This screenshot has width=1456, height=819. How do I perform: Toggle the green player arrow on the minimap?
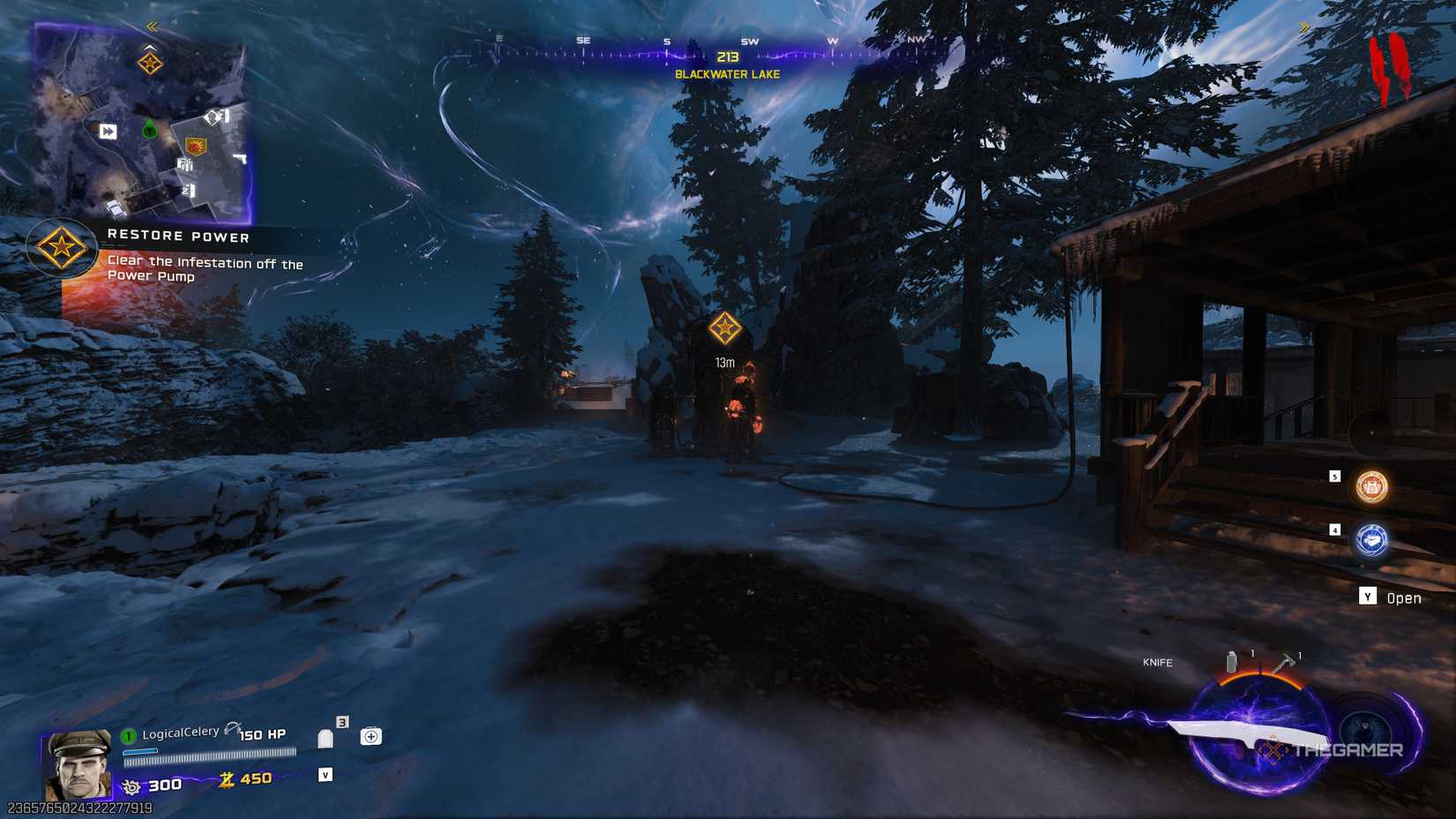pos(149,130)
